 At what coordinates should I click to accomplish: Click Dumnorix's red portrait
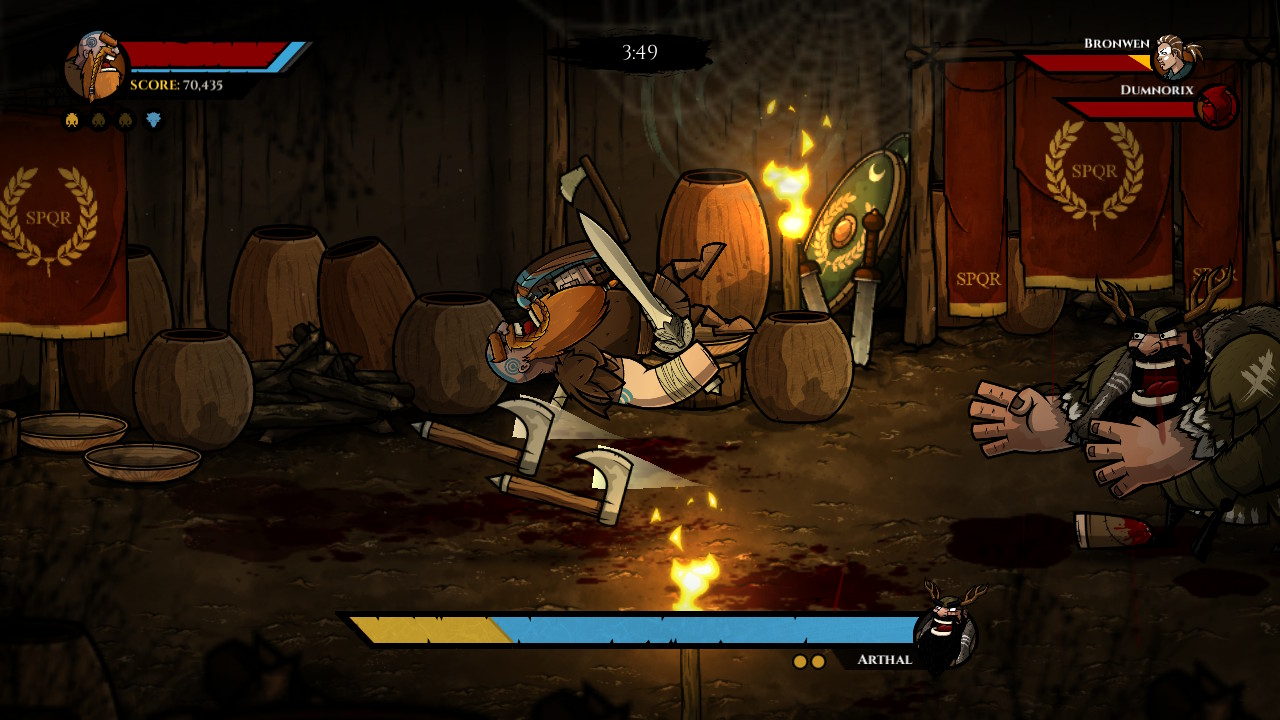point(1217,106)
